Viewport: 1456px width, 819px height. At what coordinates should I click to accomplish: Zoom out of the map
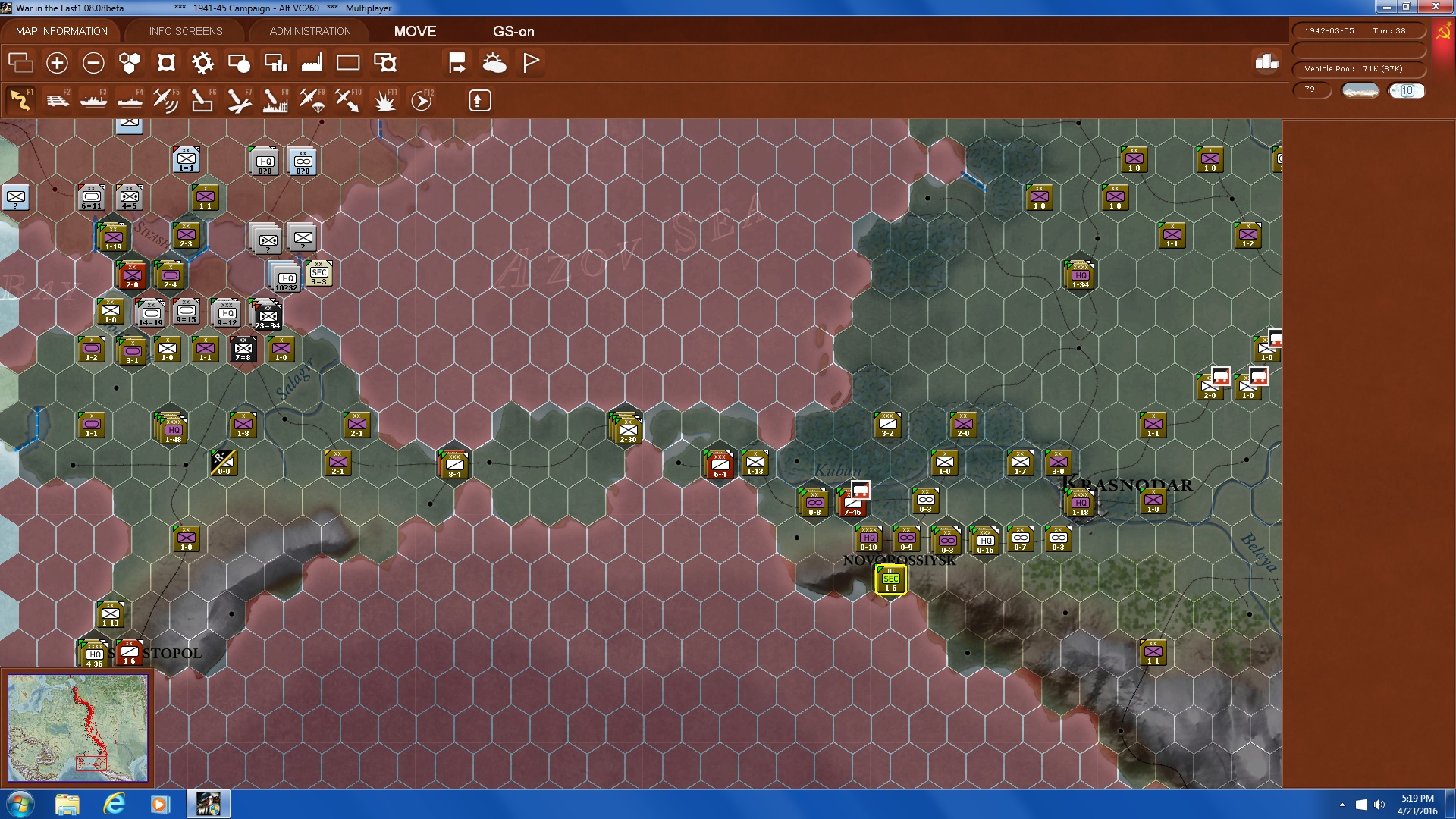coord(93,62)
